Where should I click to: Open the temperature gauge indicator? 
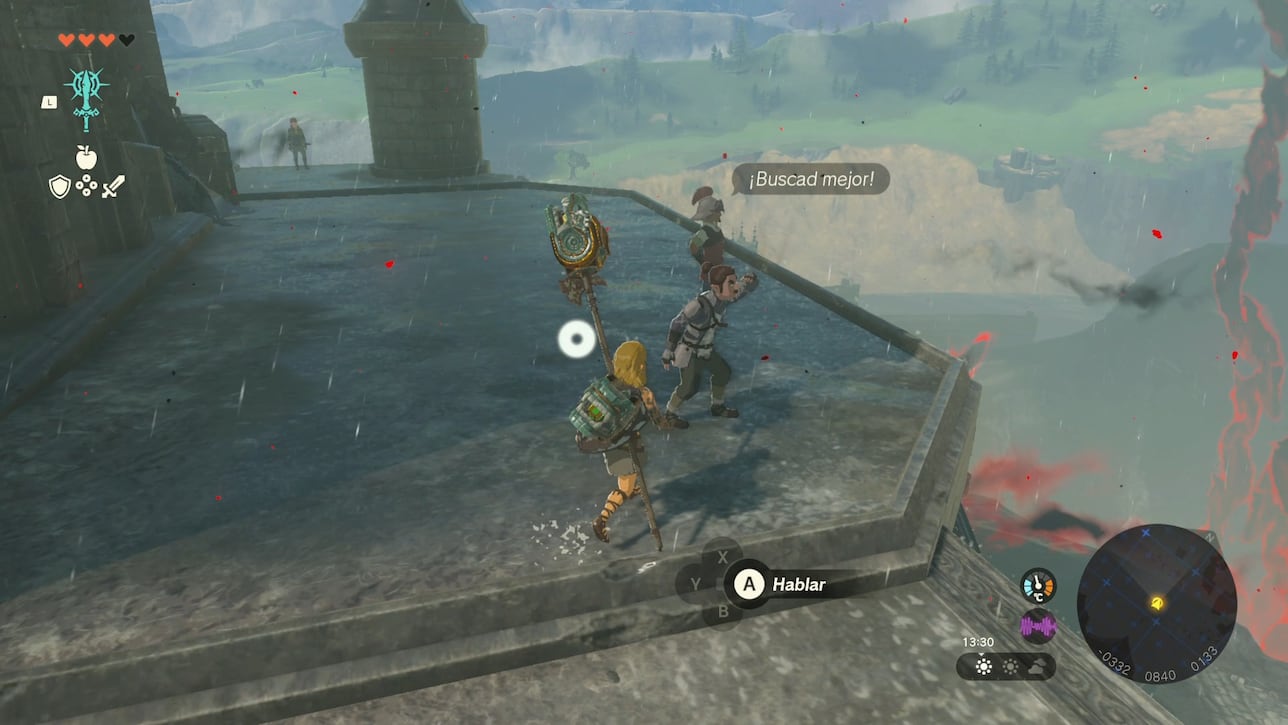click(x=1038, y=585)
